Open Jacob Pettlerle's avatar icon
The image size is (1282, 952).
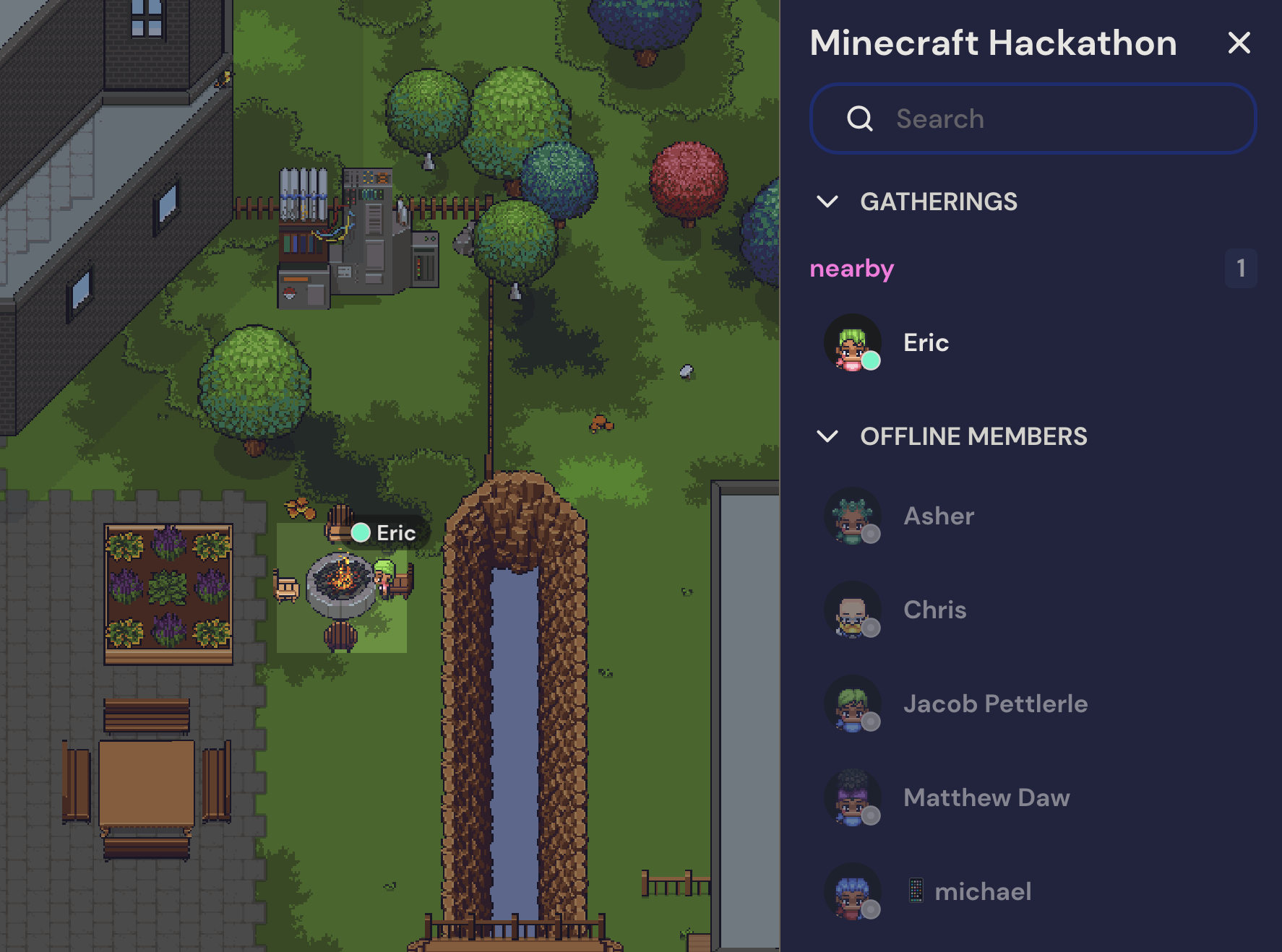click(853, 704)
